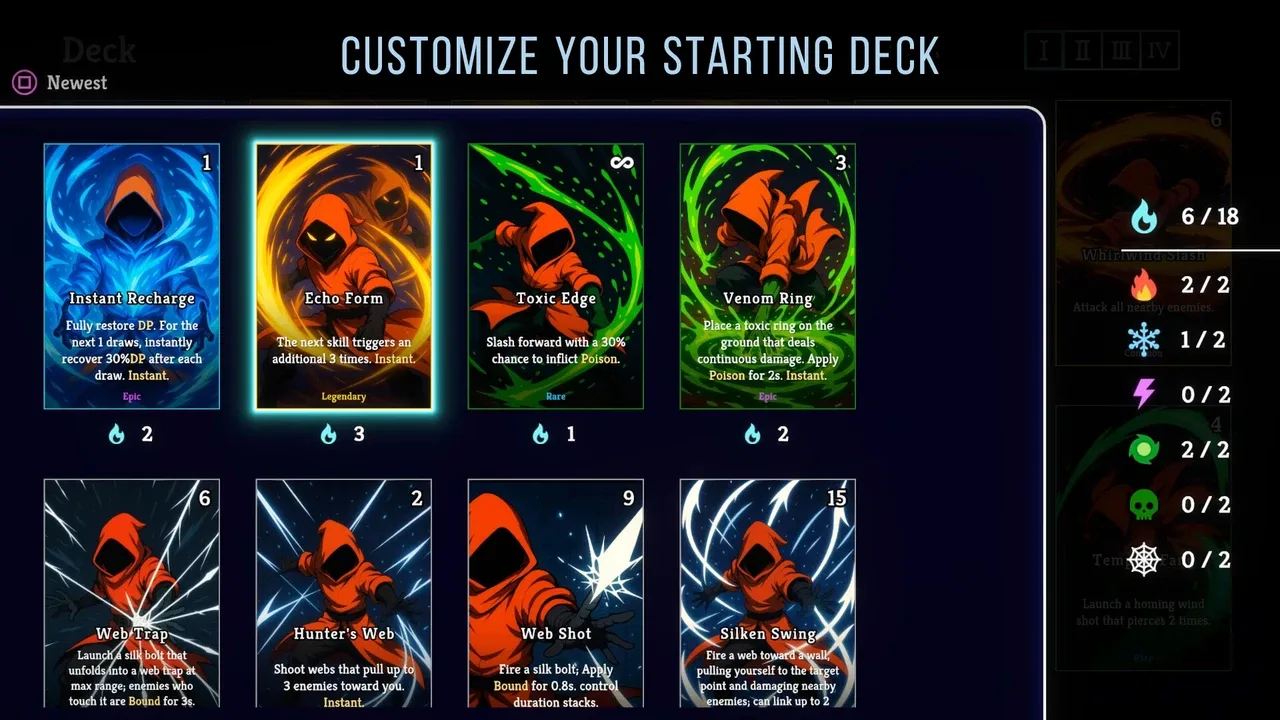The image size is (1280, 720).
Task: Filter by the red fire element icon
Action: [x=1144, y=286]
